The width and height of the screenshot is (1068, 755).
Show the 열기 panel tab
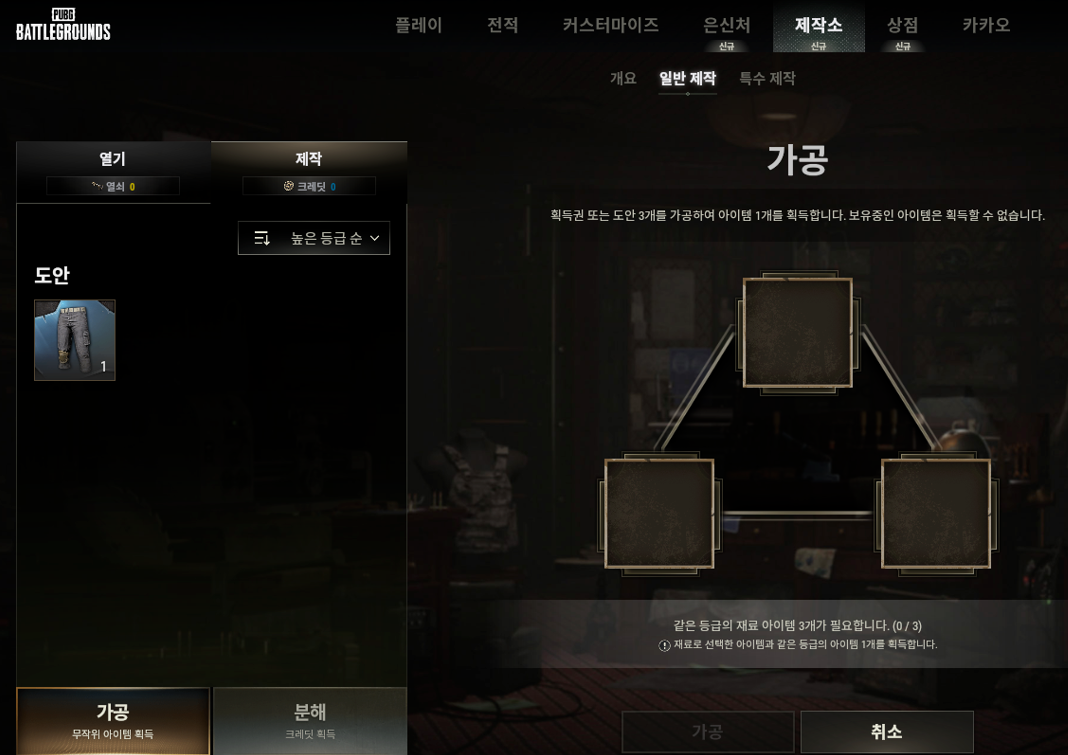113,171
